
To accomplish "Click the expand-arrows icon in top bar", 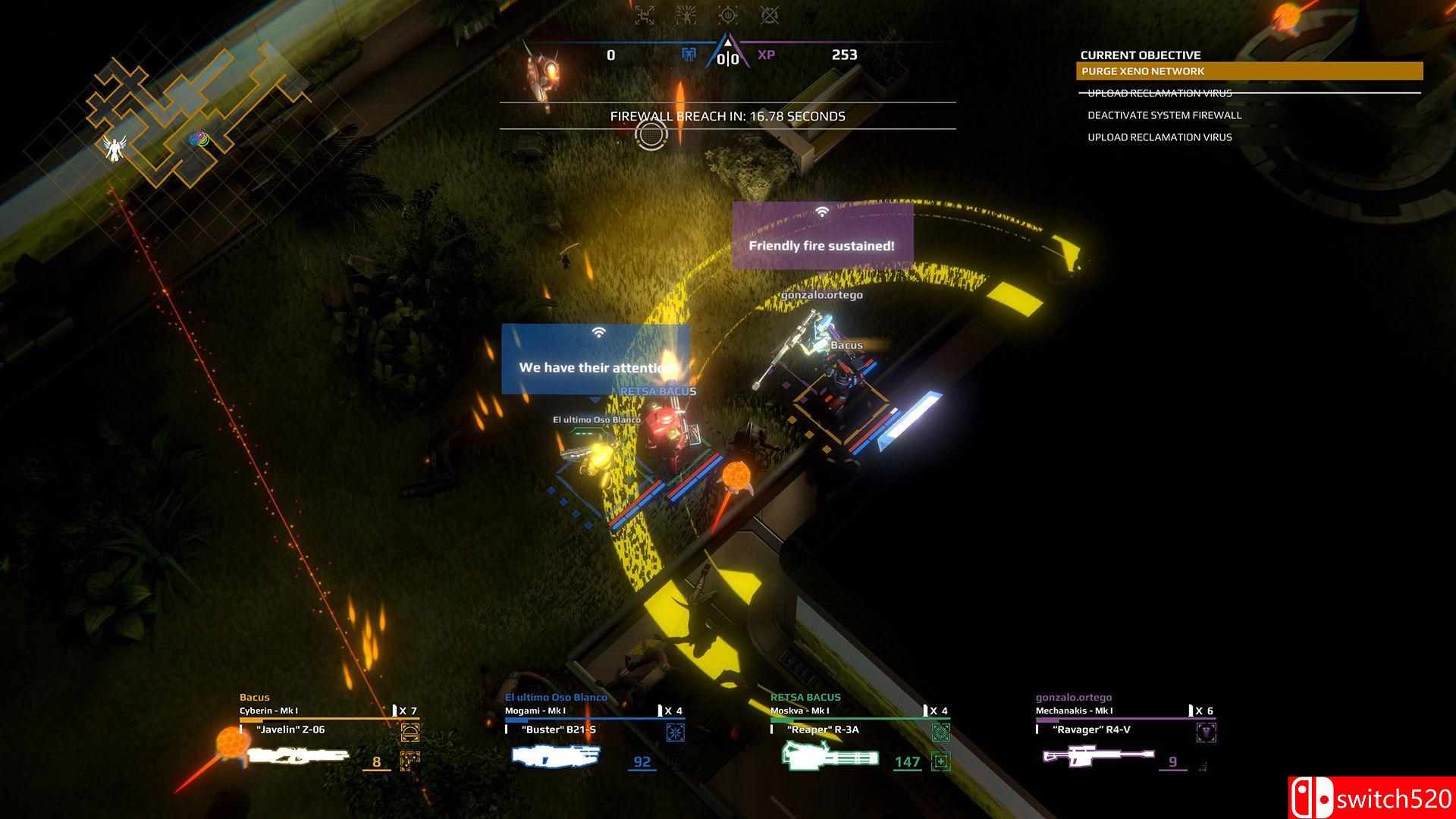I will tap(645, 14).
